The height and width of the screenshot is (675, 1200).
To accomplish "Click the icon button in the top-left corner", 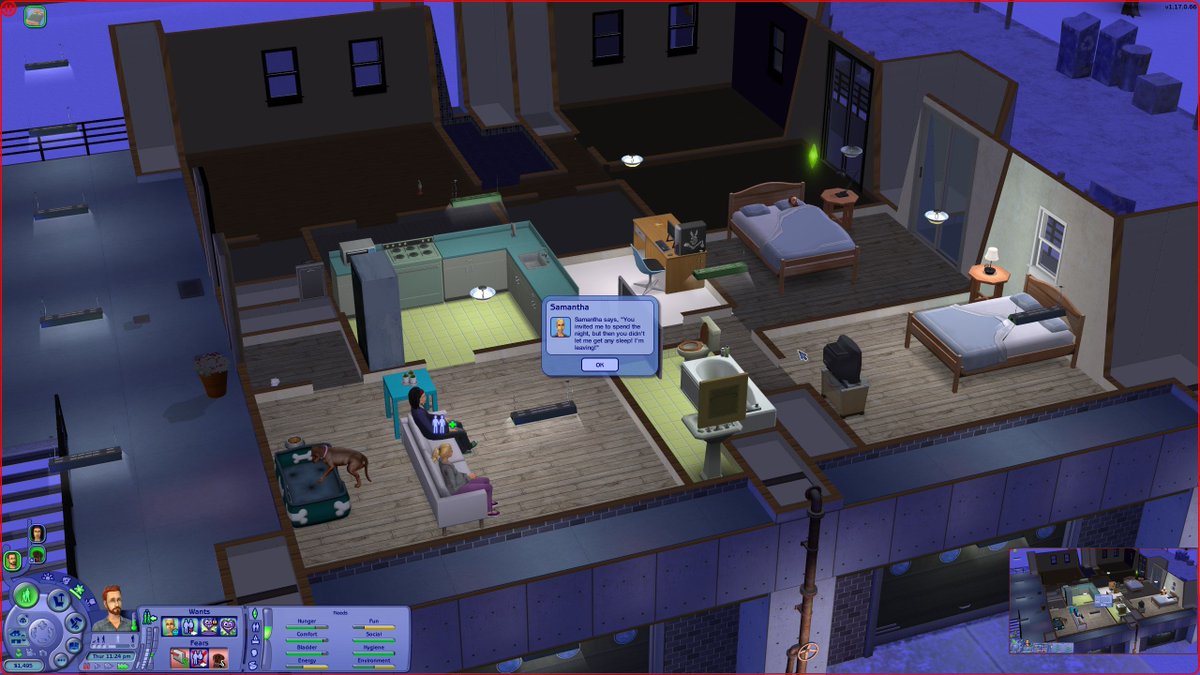I will 35,16.
